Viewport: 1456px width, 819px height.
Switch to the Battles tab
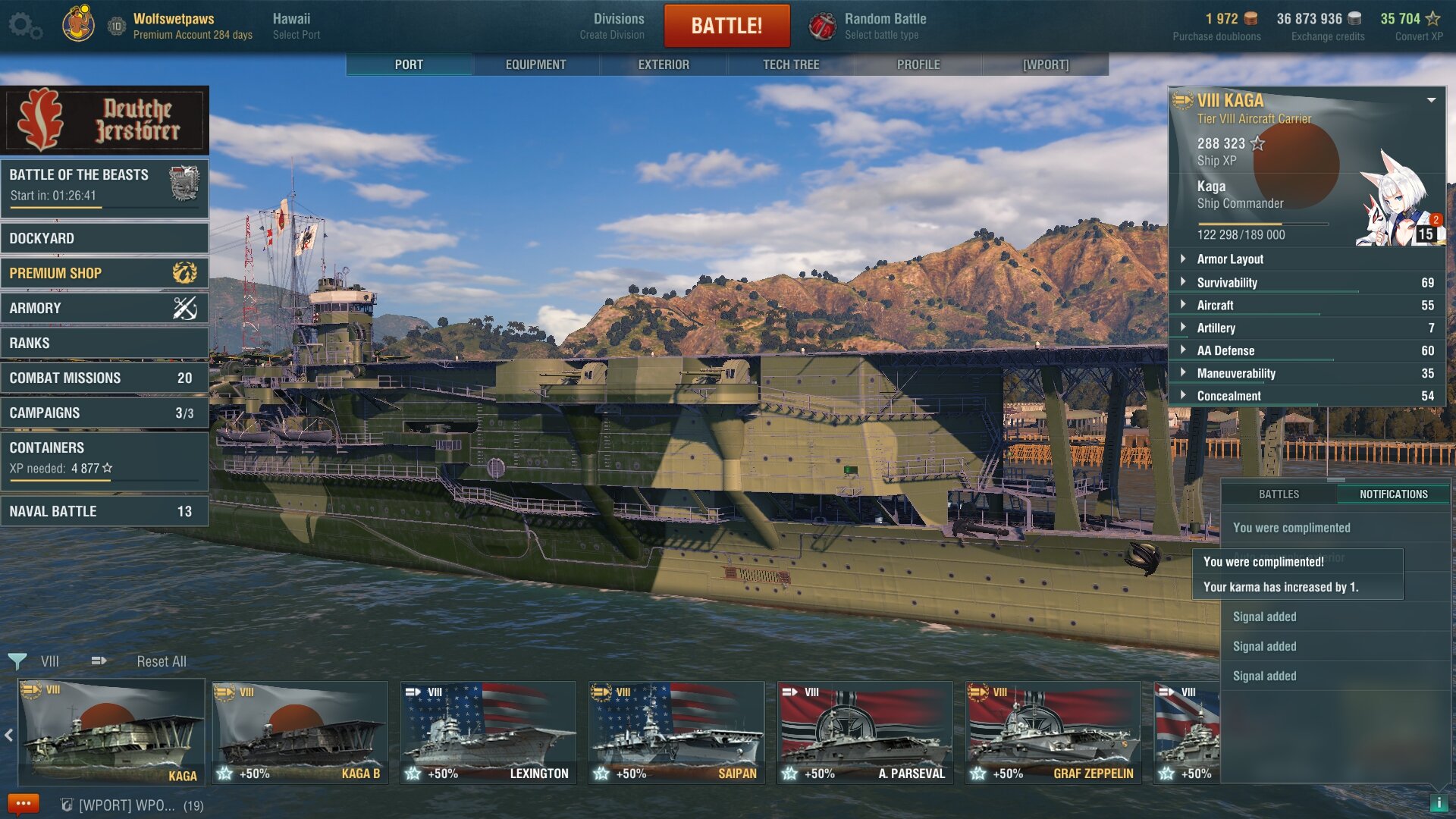click(1279, 494)
